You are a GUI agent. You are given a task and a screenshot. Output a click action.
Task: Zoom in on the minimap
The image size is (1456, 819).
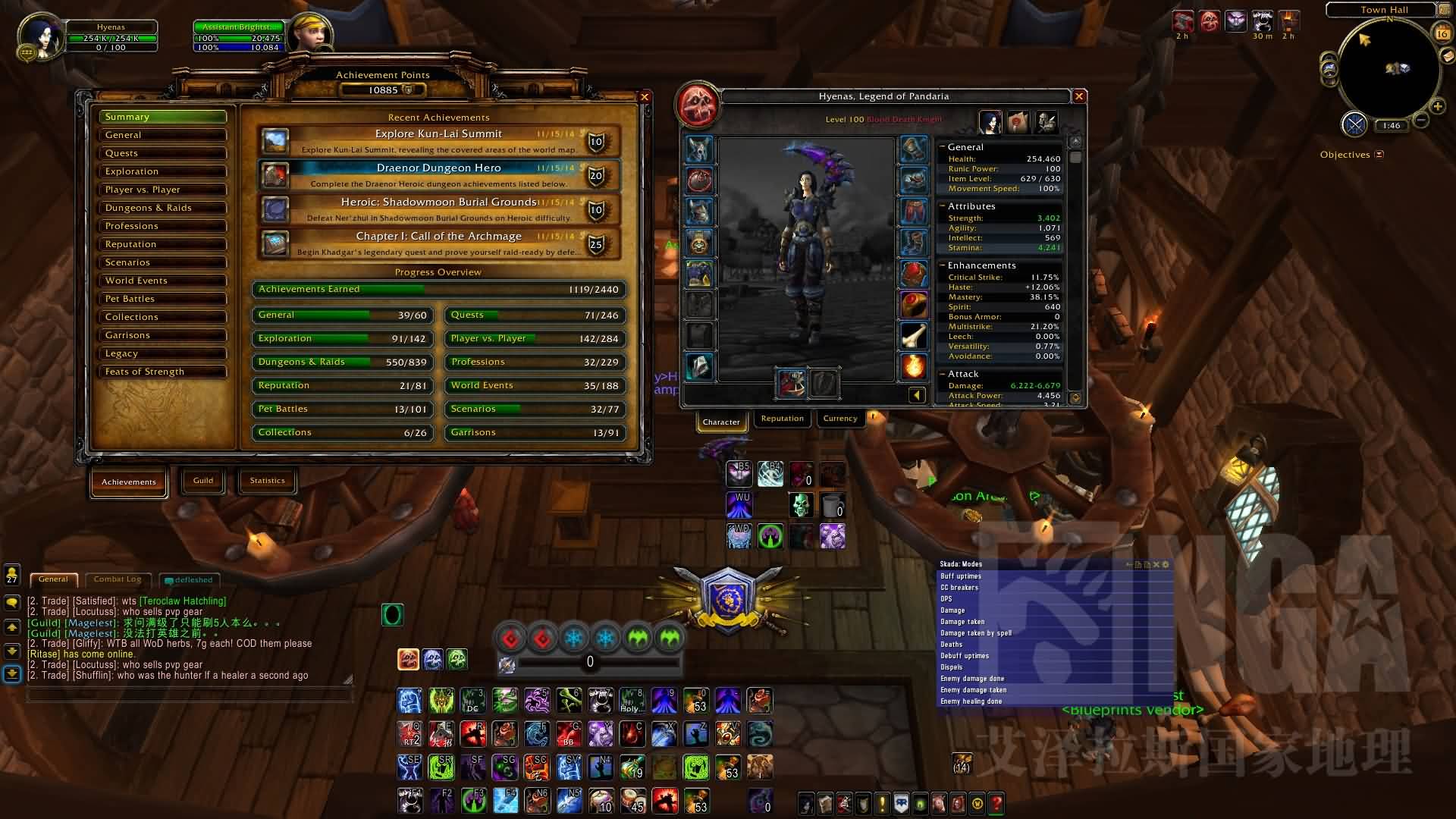(1437, 106)
